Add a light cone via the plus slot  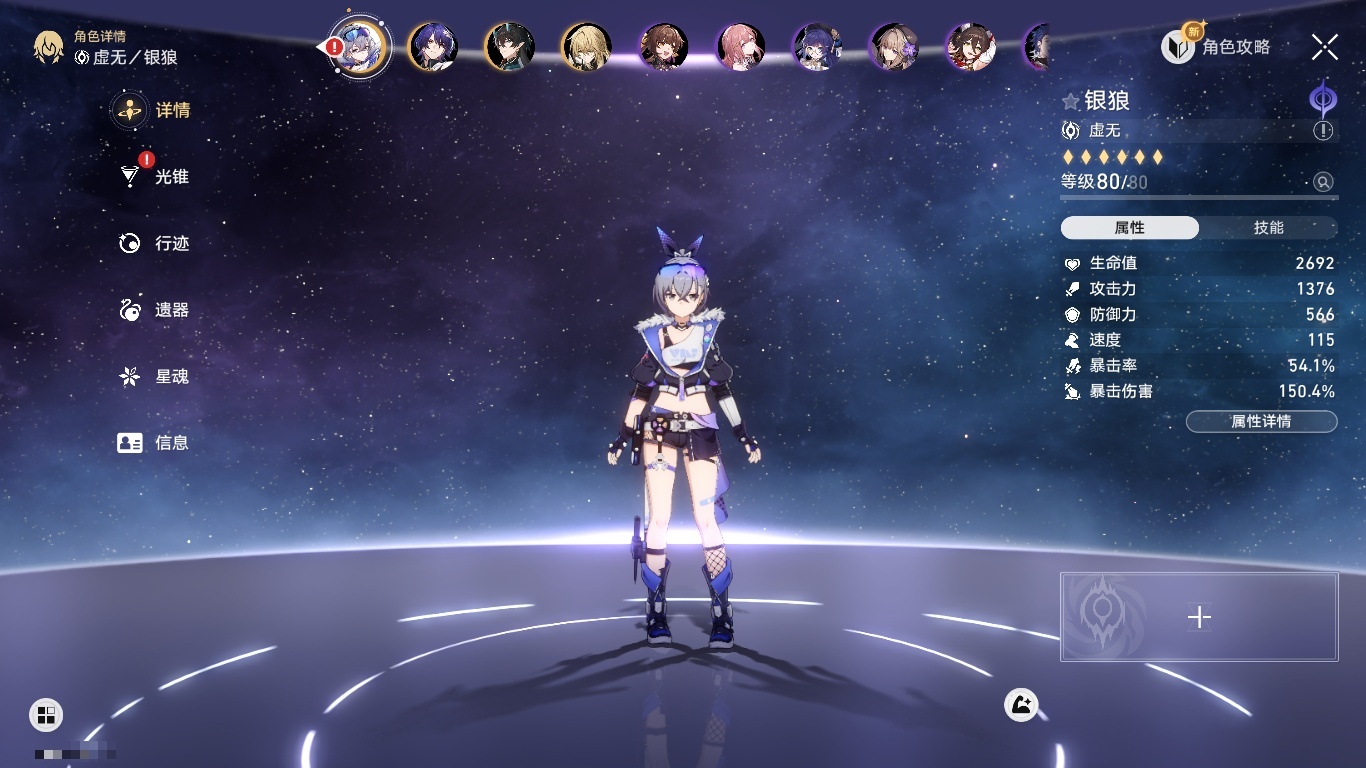[1199, 617]
